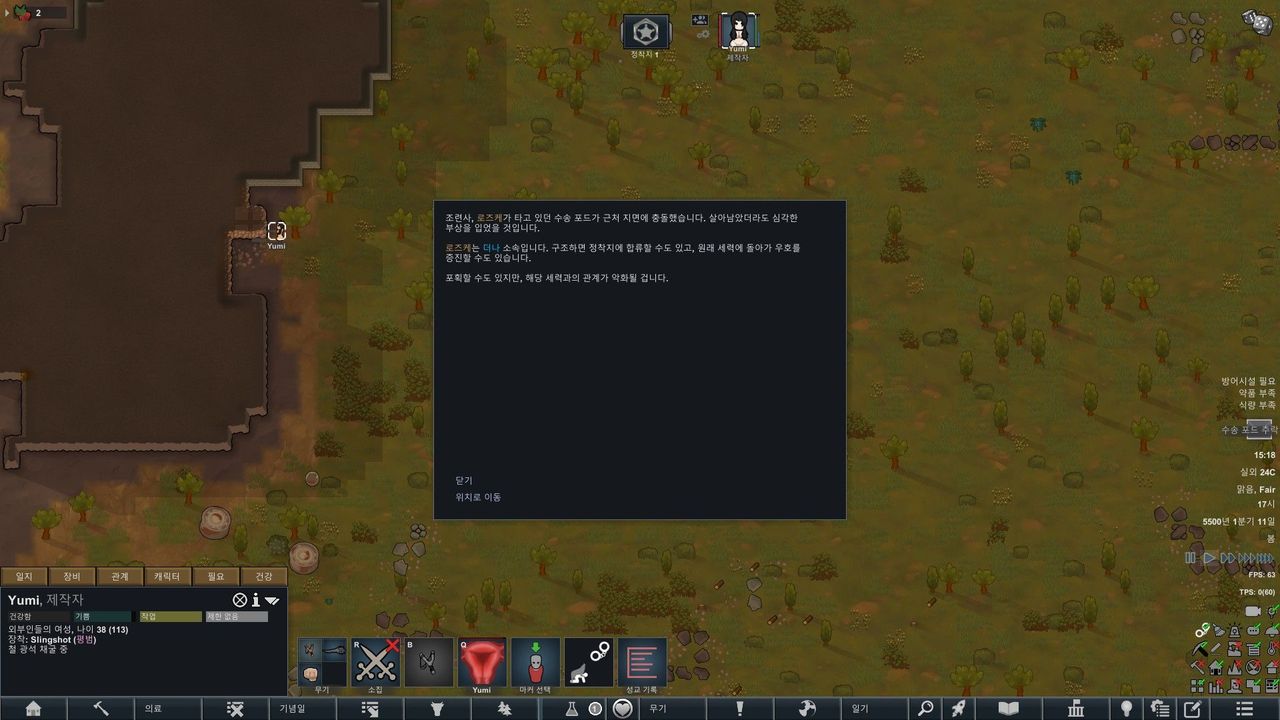Open the world map globe icon
Viewport: 1280px width, 720px height.
coord(807,707)
